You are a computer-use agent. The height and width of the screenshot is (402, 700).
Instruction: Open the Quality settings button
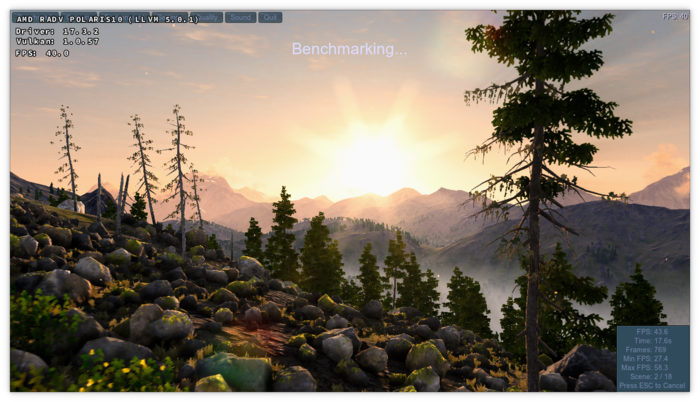click(x=206, y=17)
